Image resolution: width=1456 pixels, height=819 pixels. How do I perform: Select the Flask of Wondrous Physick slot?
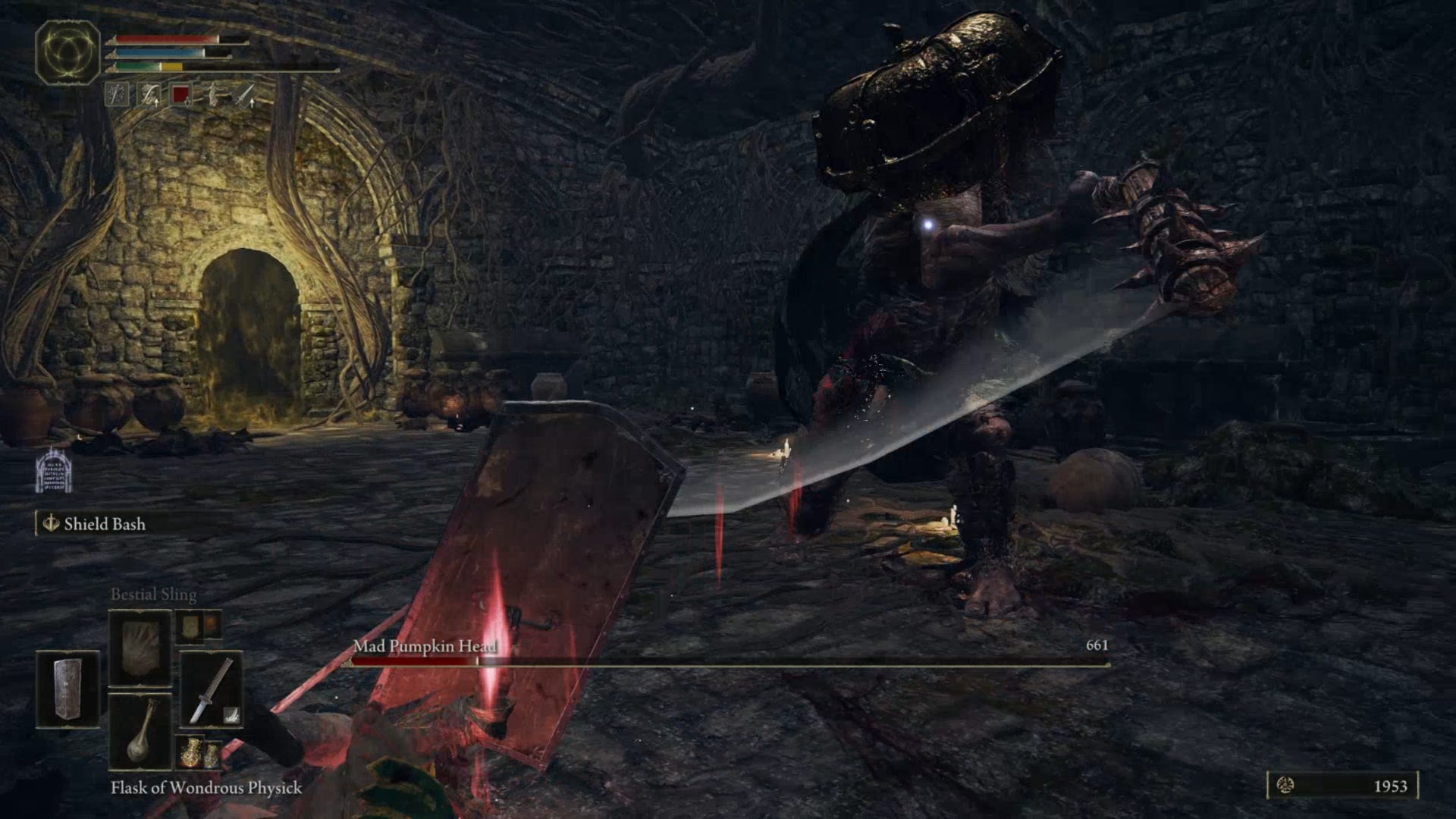click(140, 732)
